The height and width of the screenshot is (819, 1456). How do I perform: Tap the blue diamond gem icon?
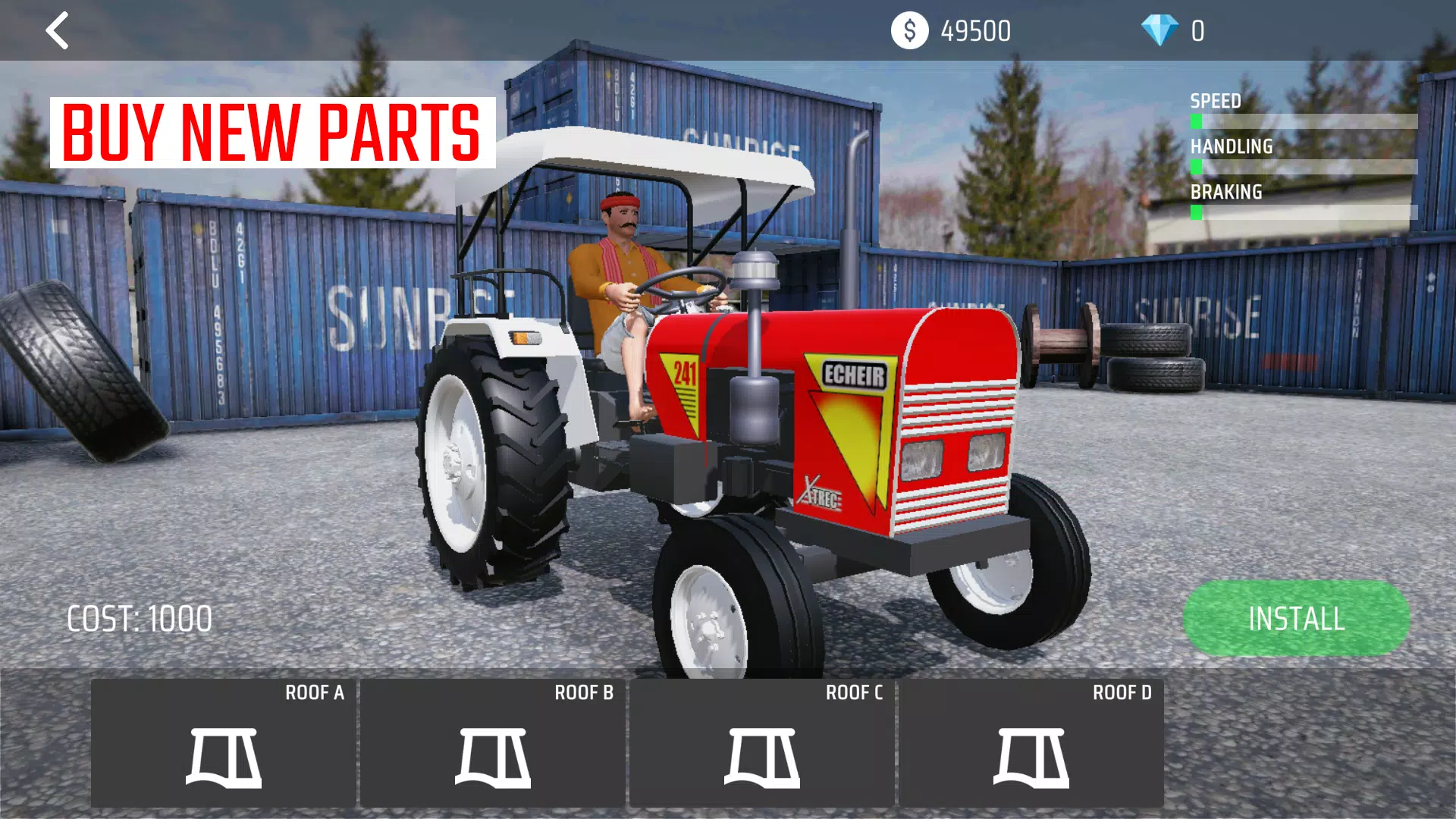(1159, 31)
